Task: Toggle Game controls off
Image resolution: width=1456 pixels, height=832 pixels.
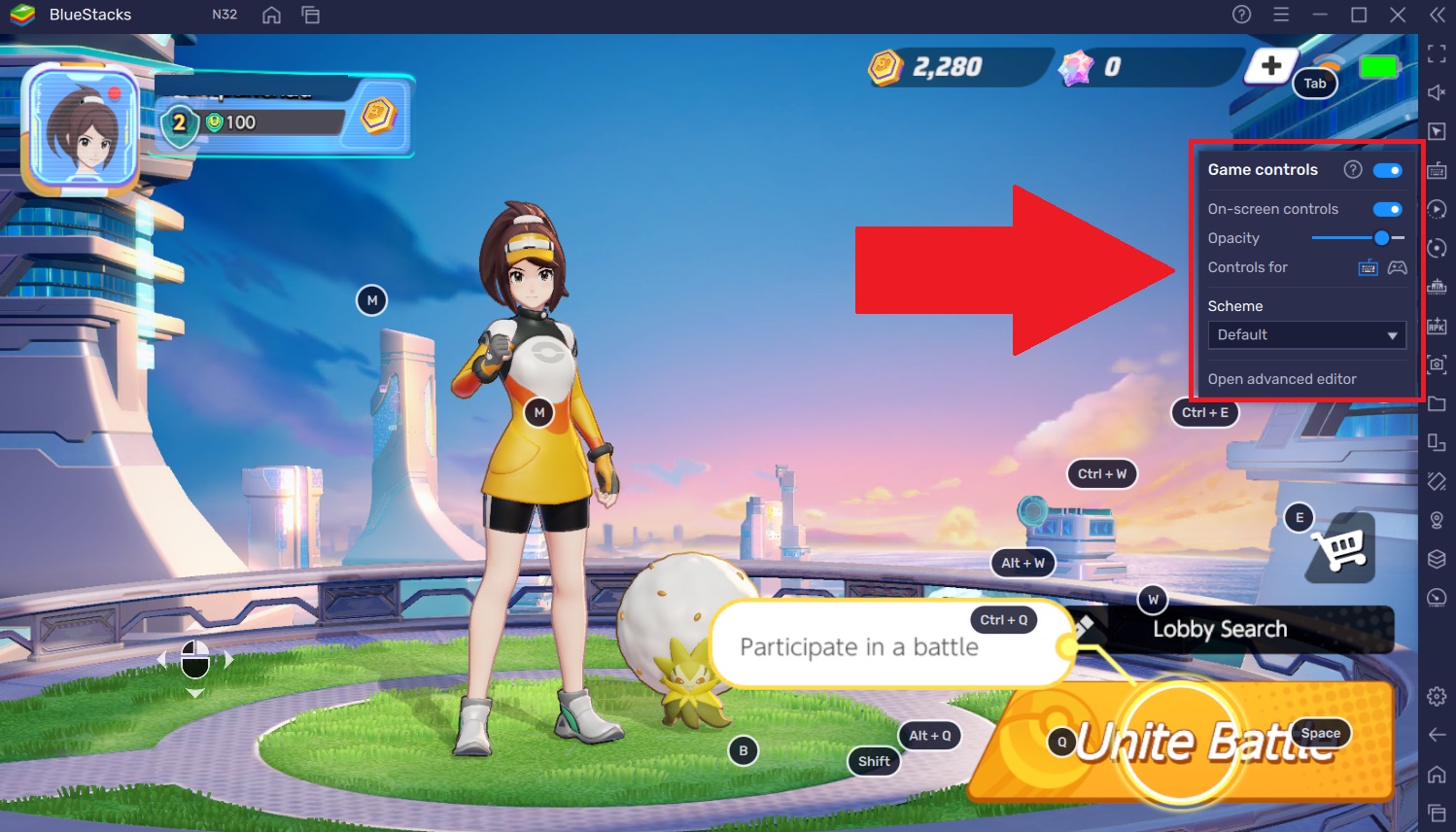Action: [x=1388, y=170]
